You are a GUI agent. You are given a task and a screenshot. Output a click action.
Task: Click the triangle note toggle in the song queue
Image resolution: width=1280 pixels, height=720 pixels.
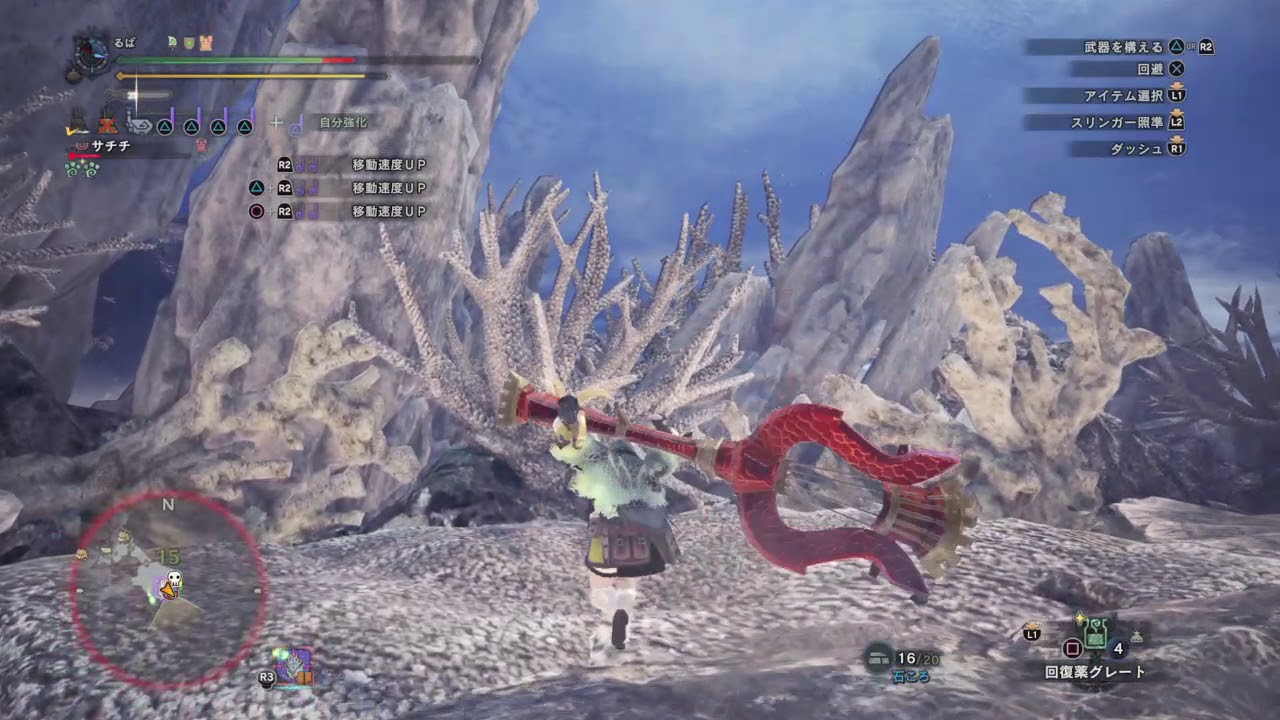click(164, 126)
